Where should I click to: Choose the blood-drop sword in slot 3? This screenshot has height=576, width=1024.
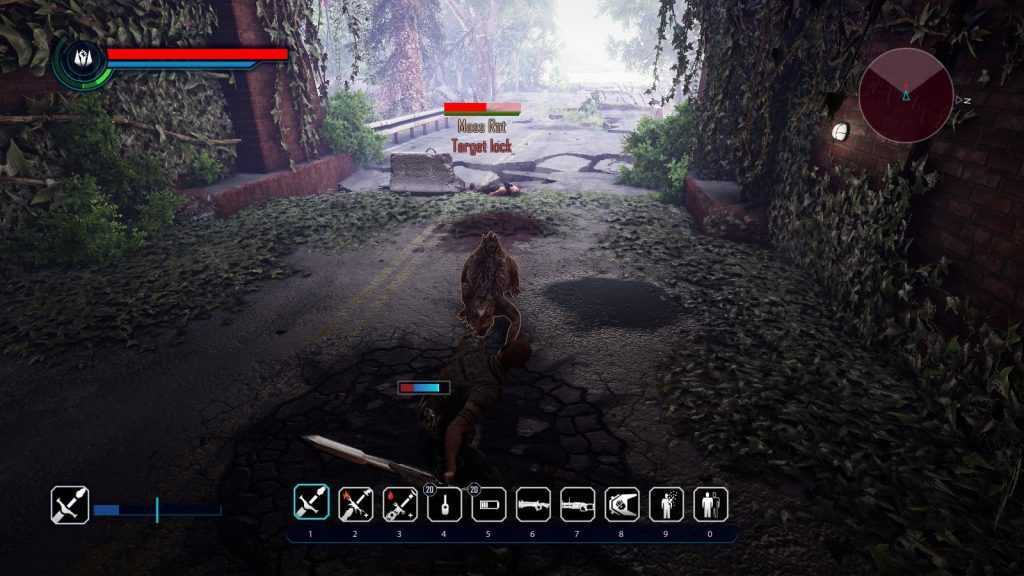coord(400,504)
